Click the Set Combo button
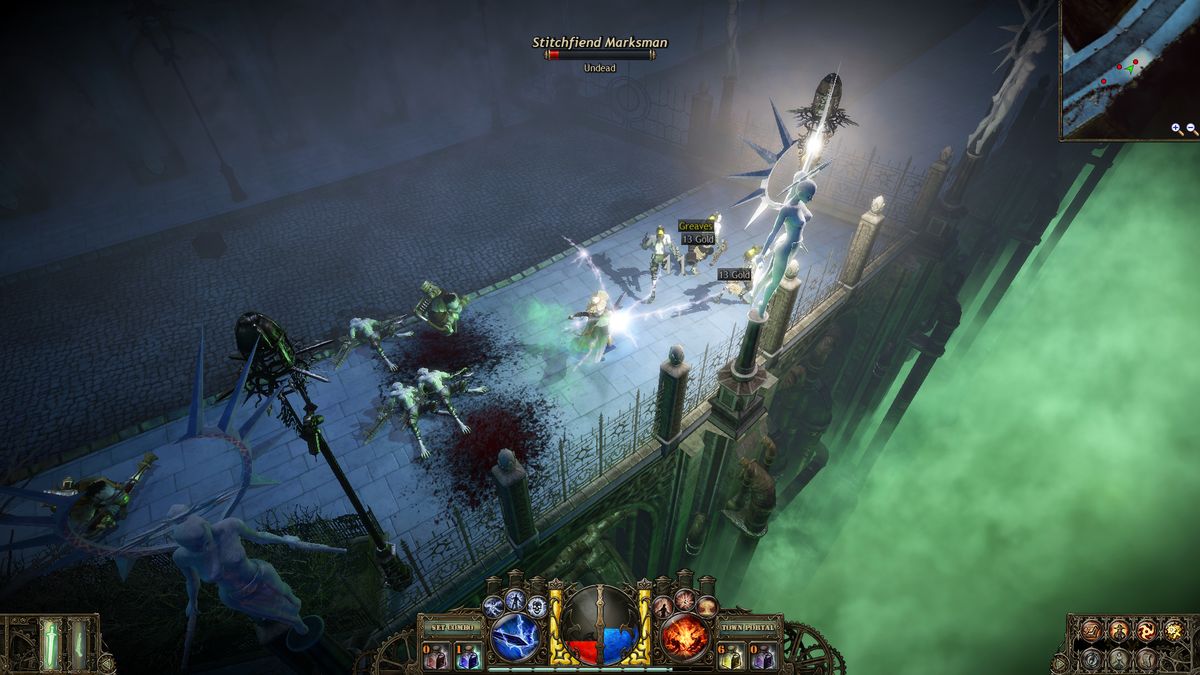 tap(452, 627)
